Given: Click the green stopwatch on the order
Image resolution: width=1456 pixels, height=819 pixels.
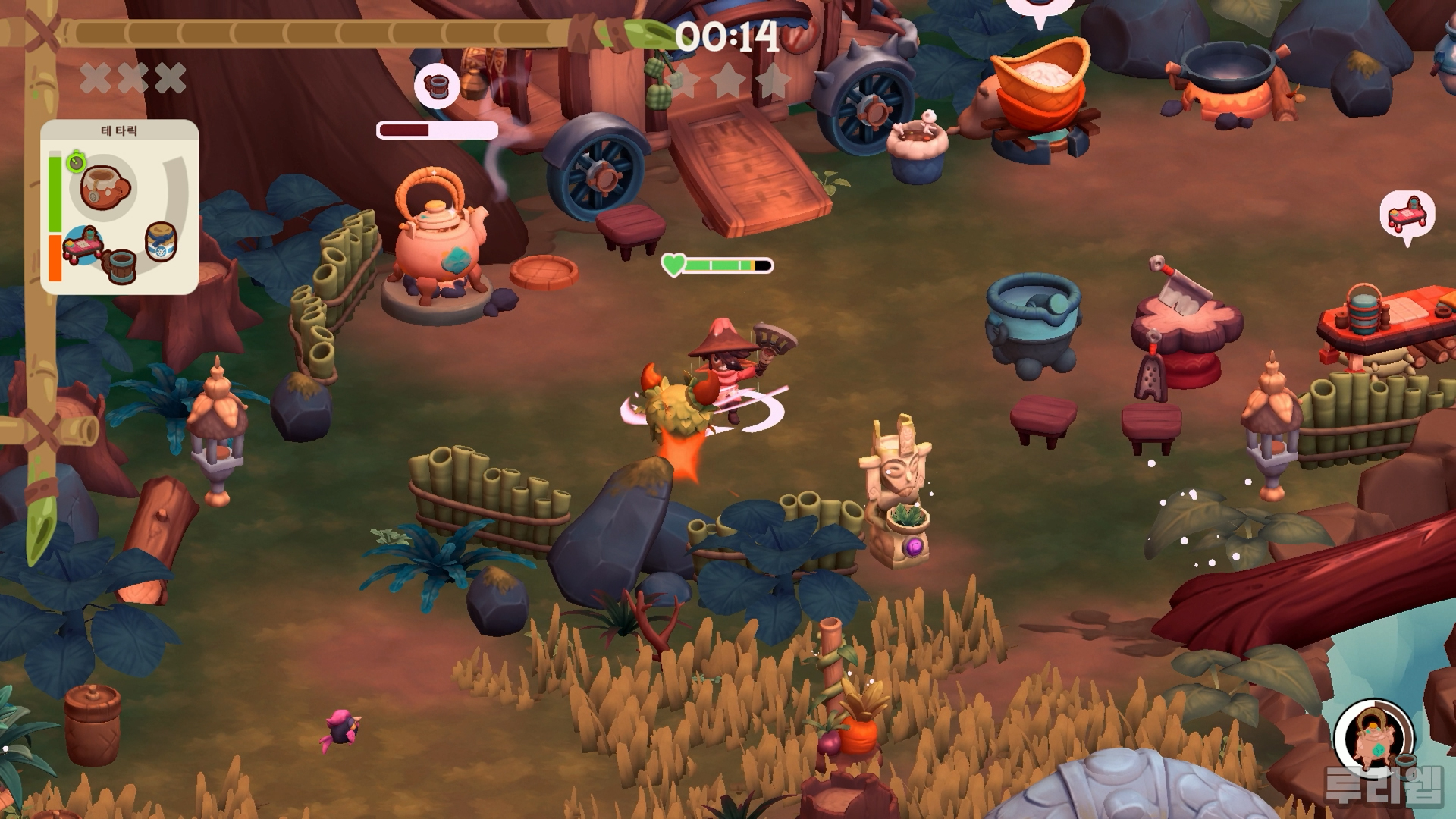Looking at the screenshot, I should [76, 162].
